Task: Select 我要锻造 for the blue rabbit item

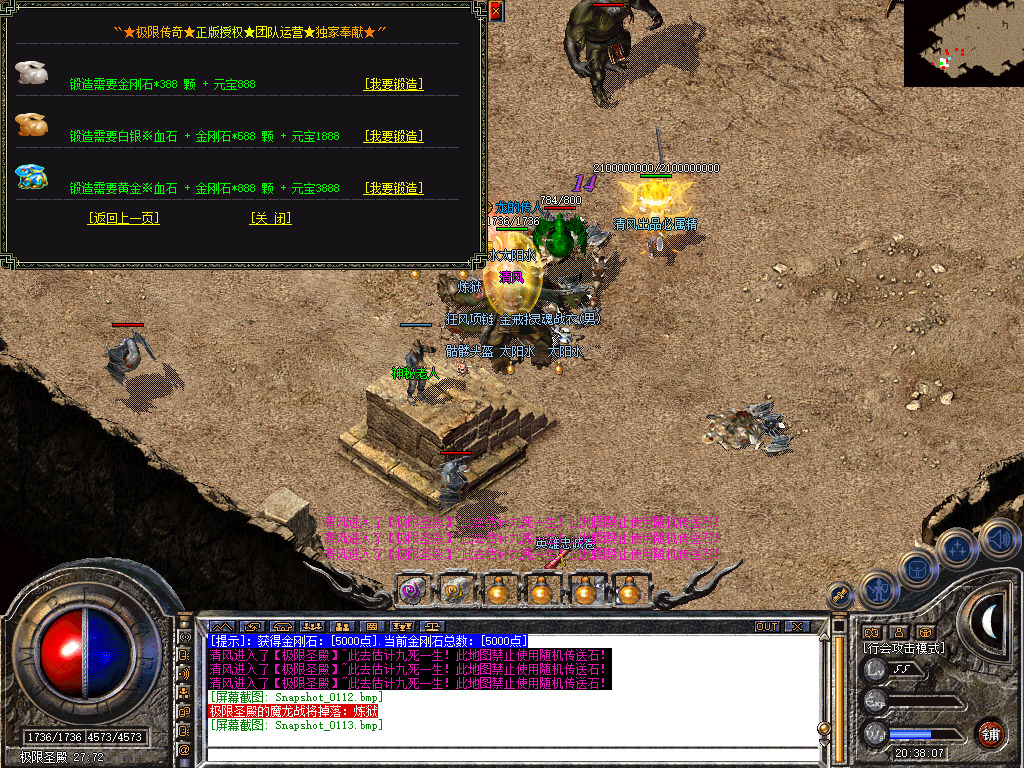Action: (x=393, y=188)
